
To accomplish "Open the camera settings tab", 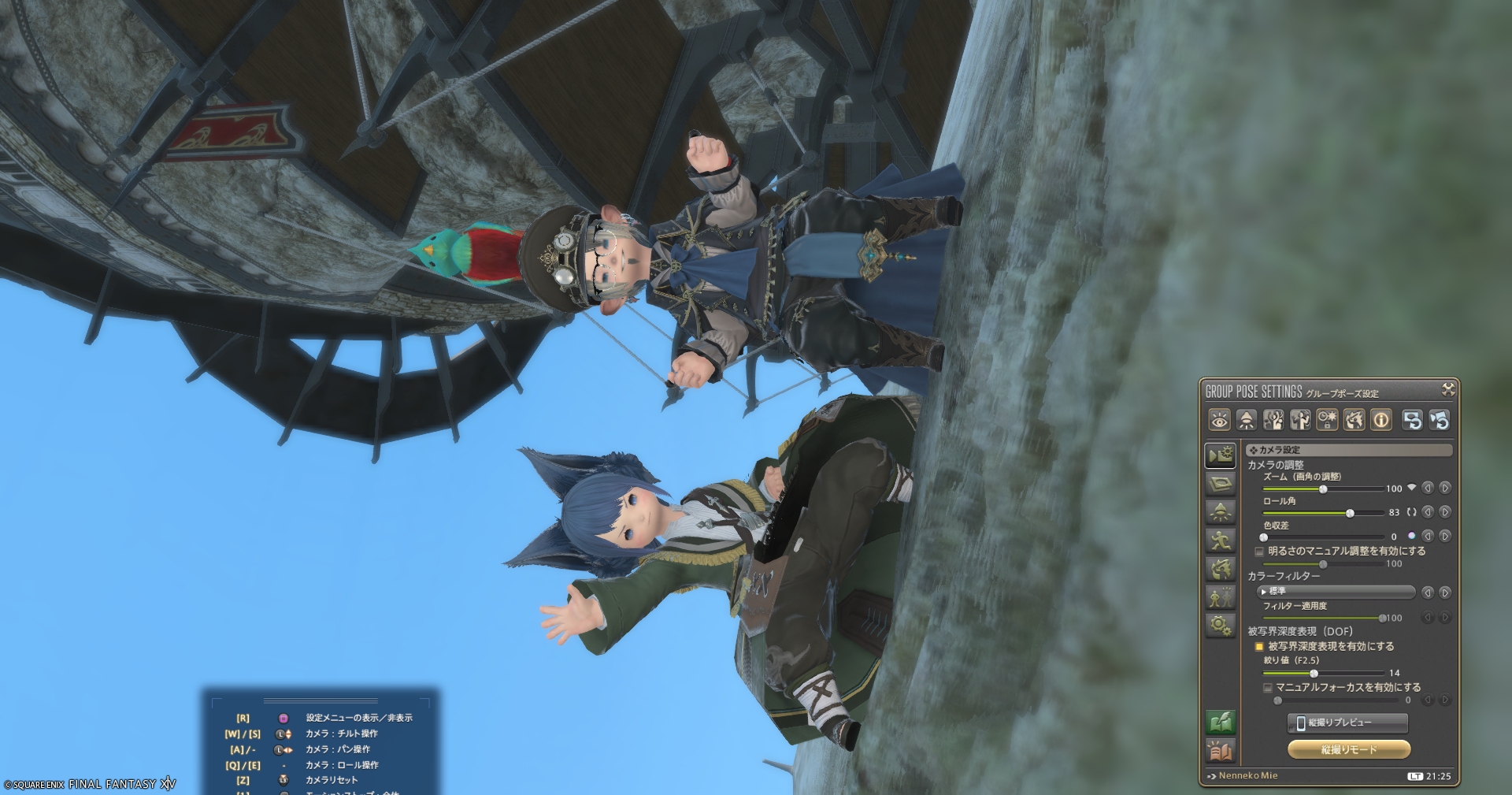I will pos(1220,455).
